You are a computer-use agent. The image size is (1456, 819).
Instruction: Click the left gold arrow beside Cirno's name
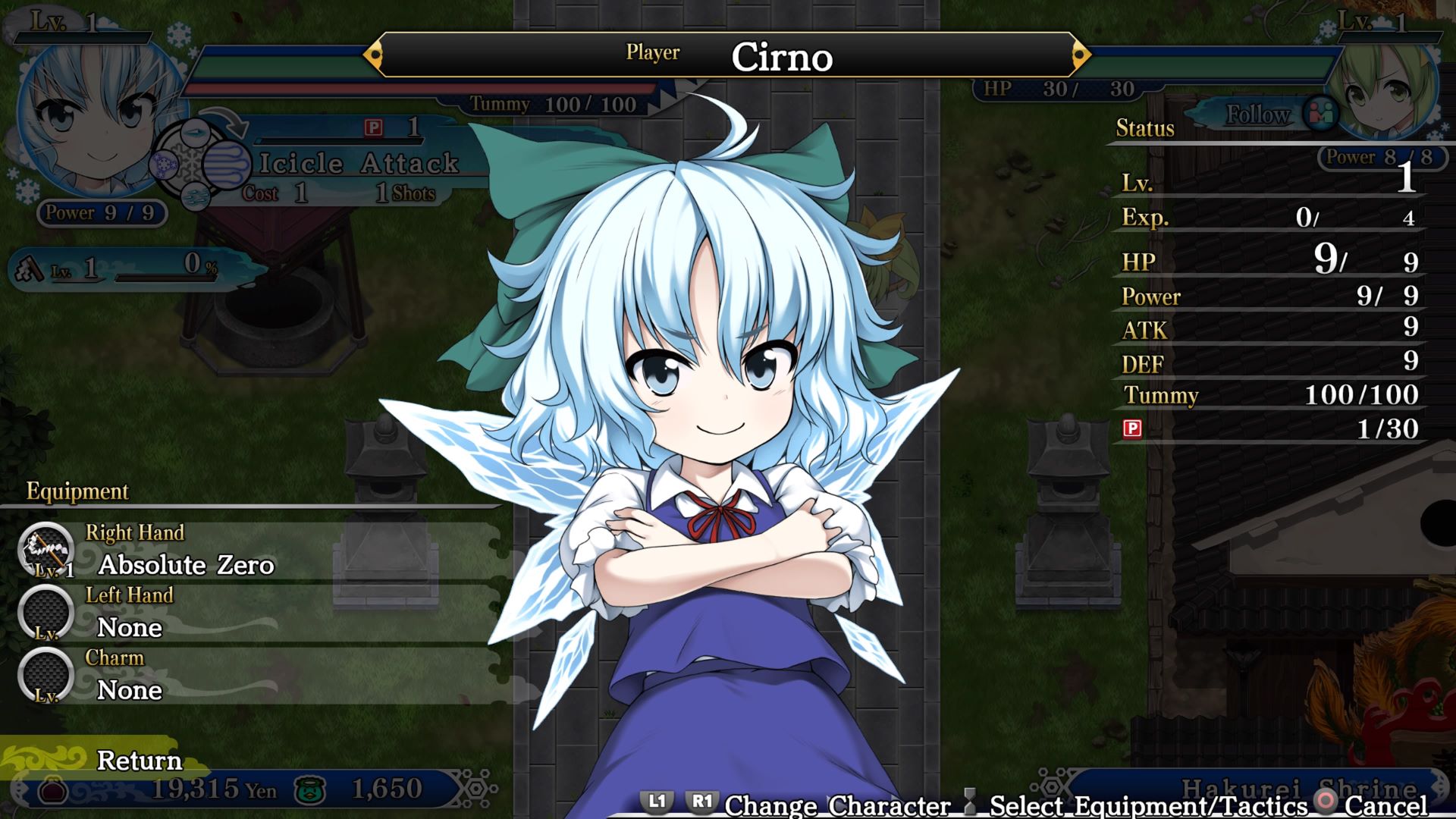coord(377,55)
